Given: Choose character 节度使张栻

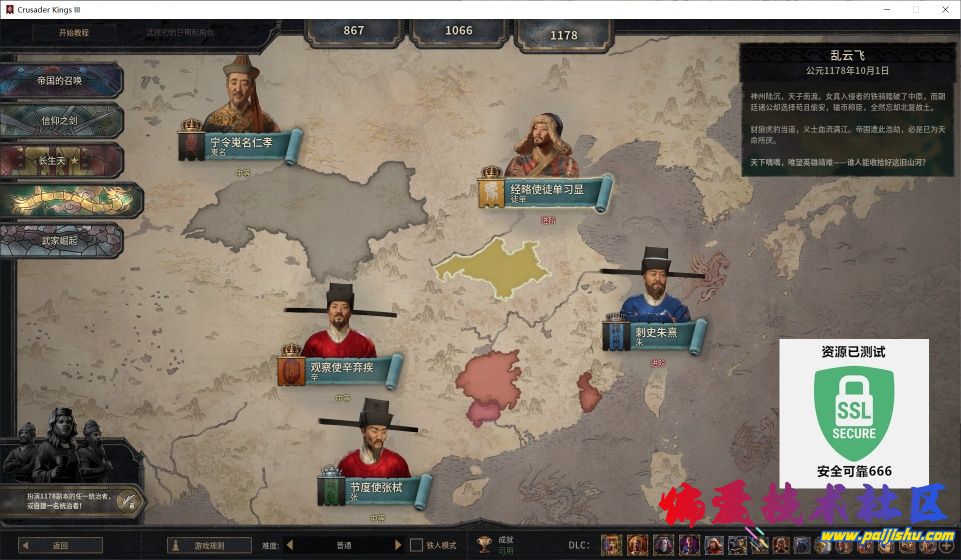Looking at the screenshot, I should (376, 489).
